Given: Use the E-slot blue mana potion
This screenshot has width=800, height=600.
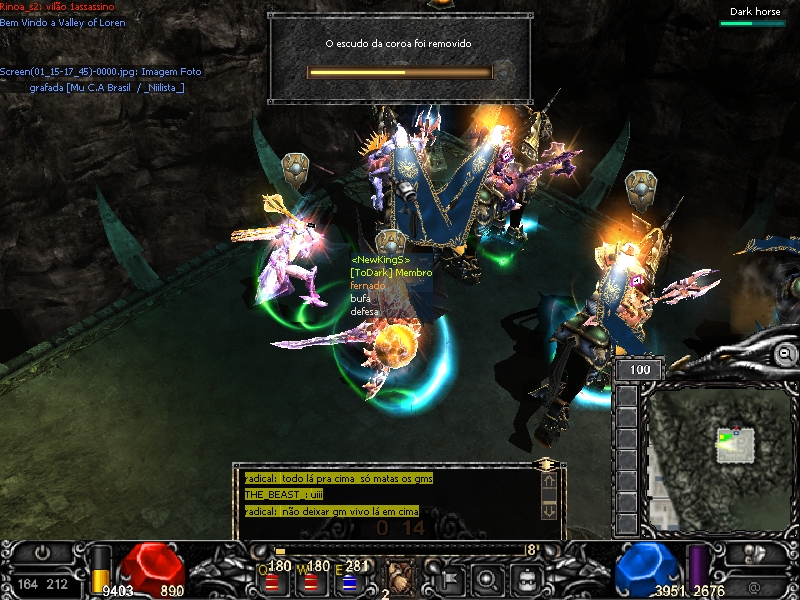Looking at the screenshot, I should click(349, 581).
